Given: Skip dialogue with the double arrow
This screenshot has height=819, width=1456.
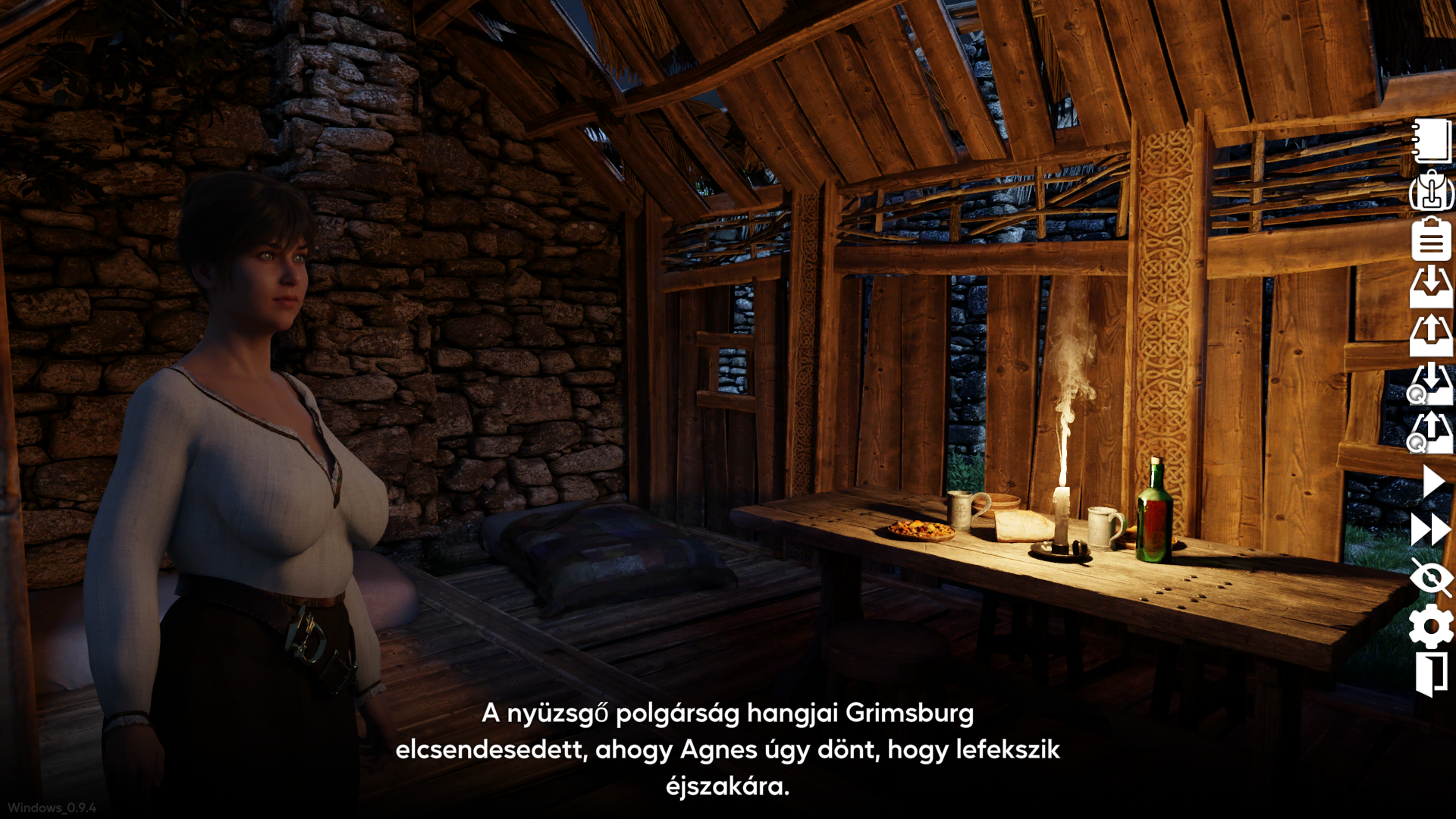Looking at the screenshot, I should (1431, 529).
